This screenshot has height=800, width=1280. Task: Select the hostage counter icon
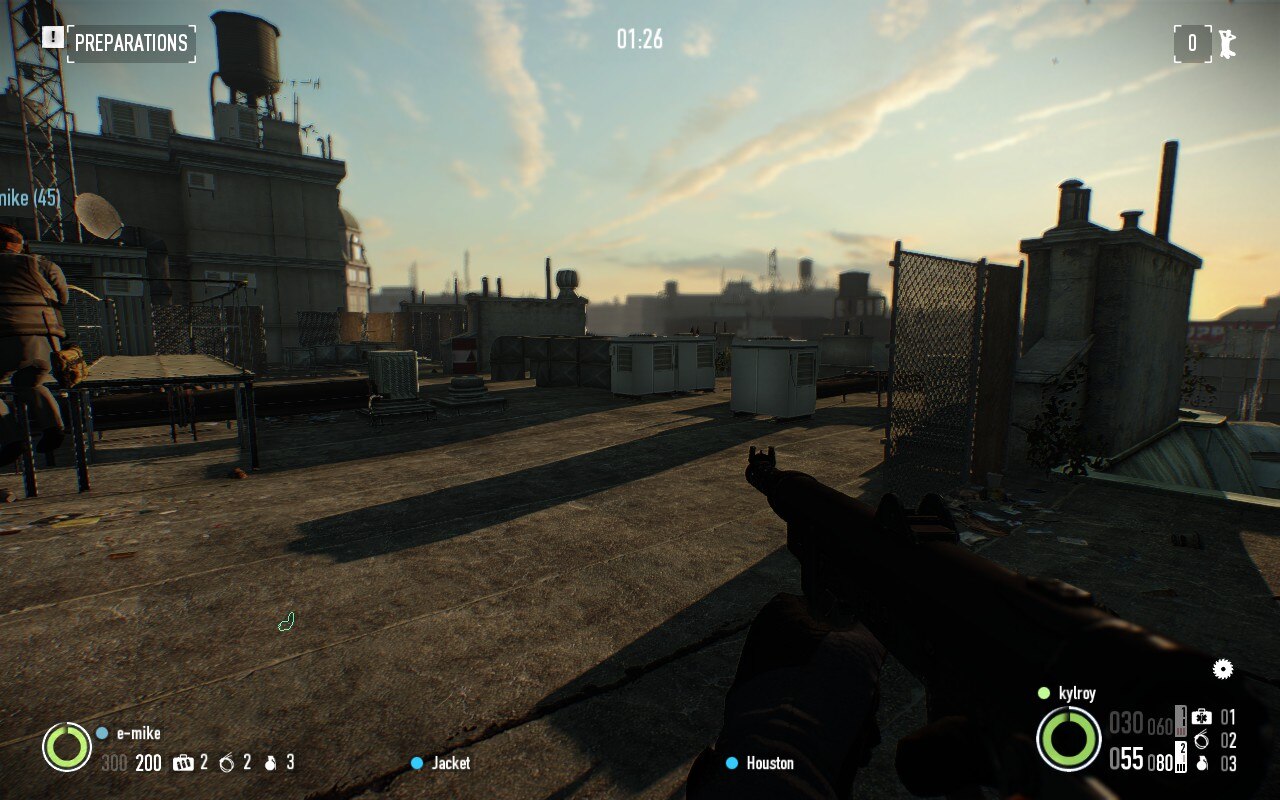[1225, 43]
